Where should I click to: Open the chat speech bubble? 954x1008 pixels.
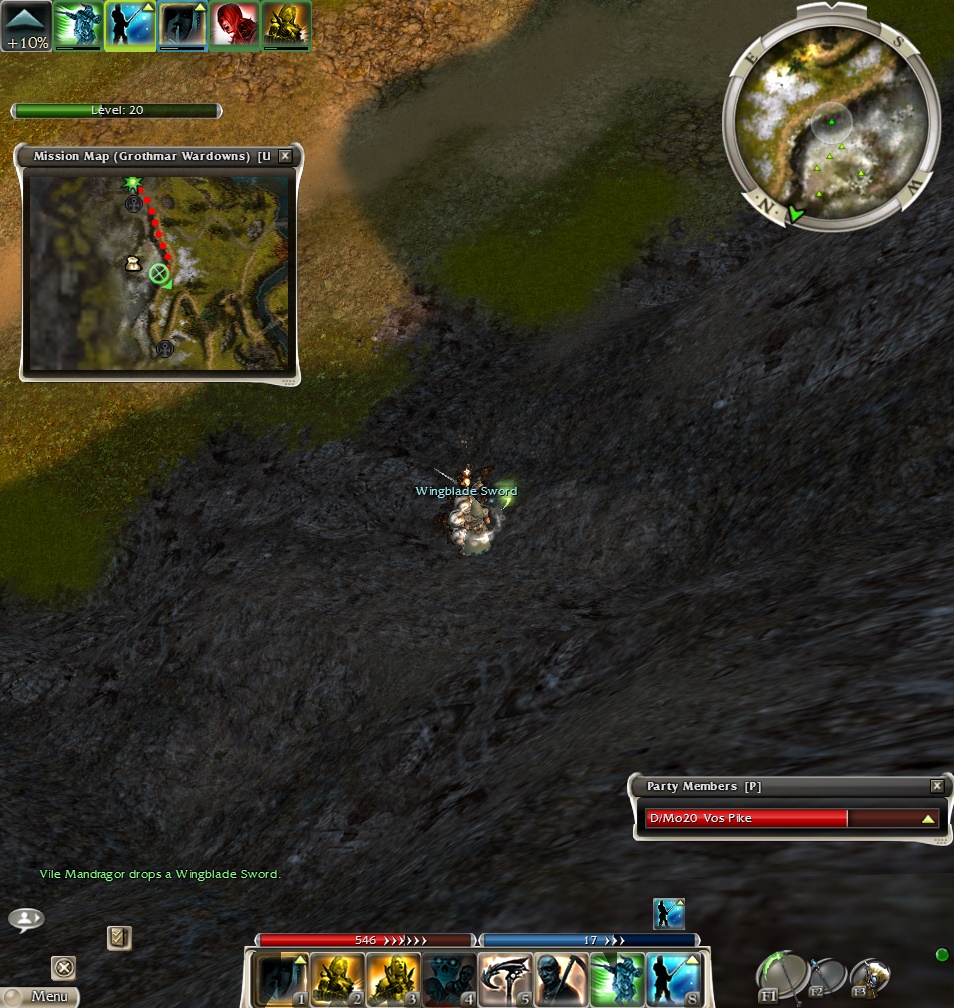pos(26,918)
